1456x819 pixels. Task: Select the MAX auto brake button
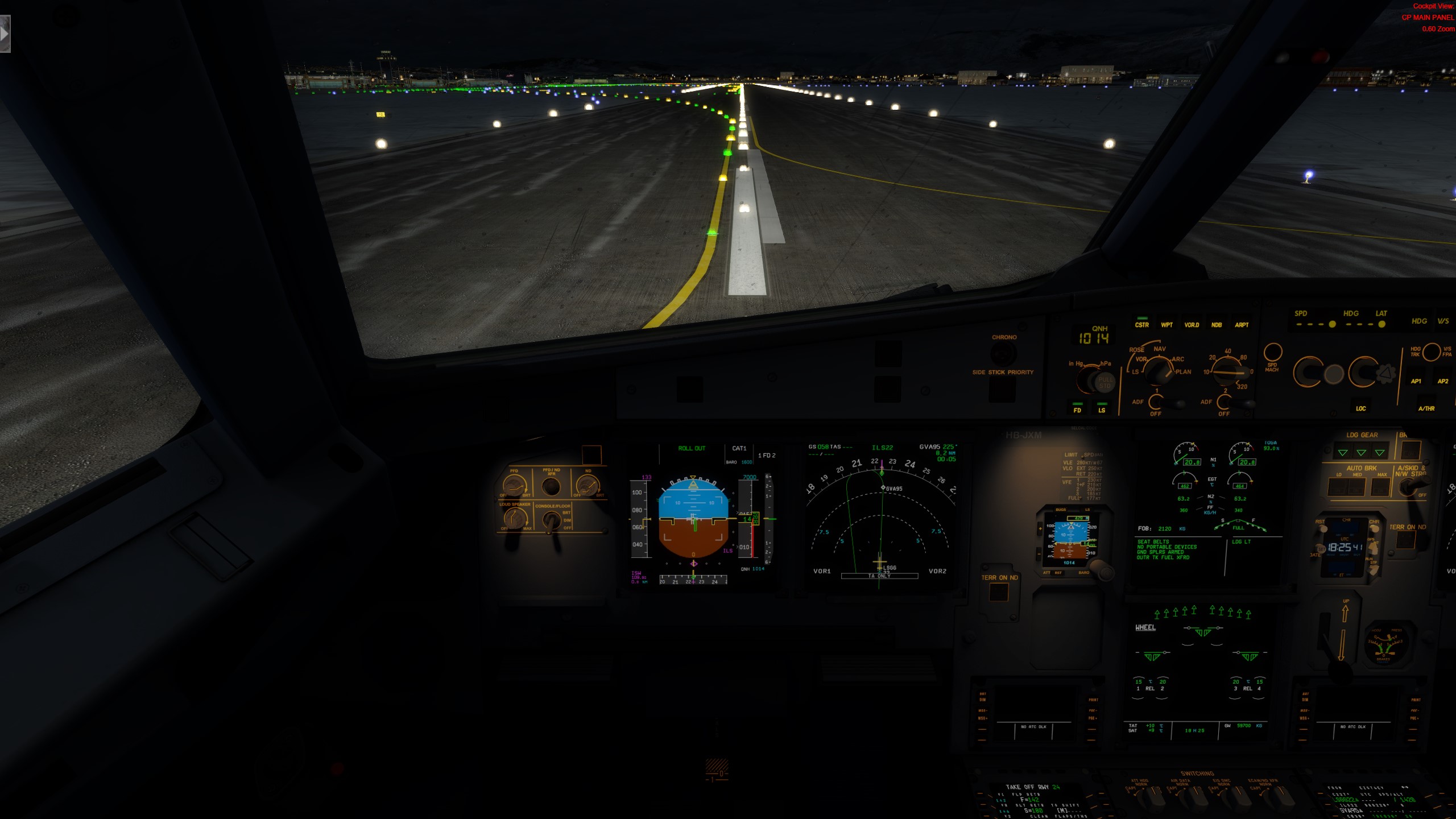1381,487
